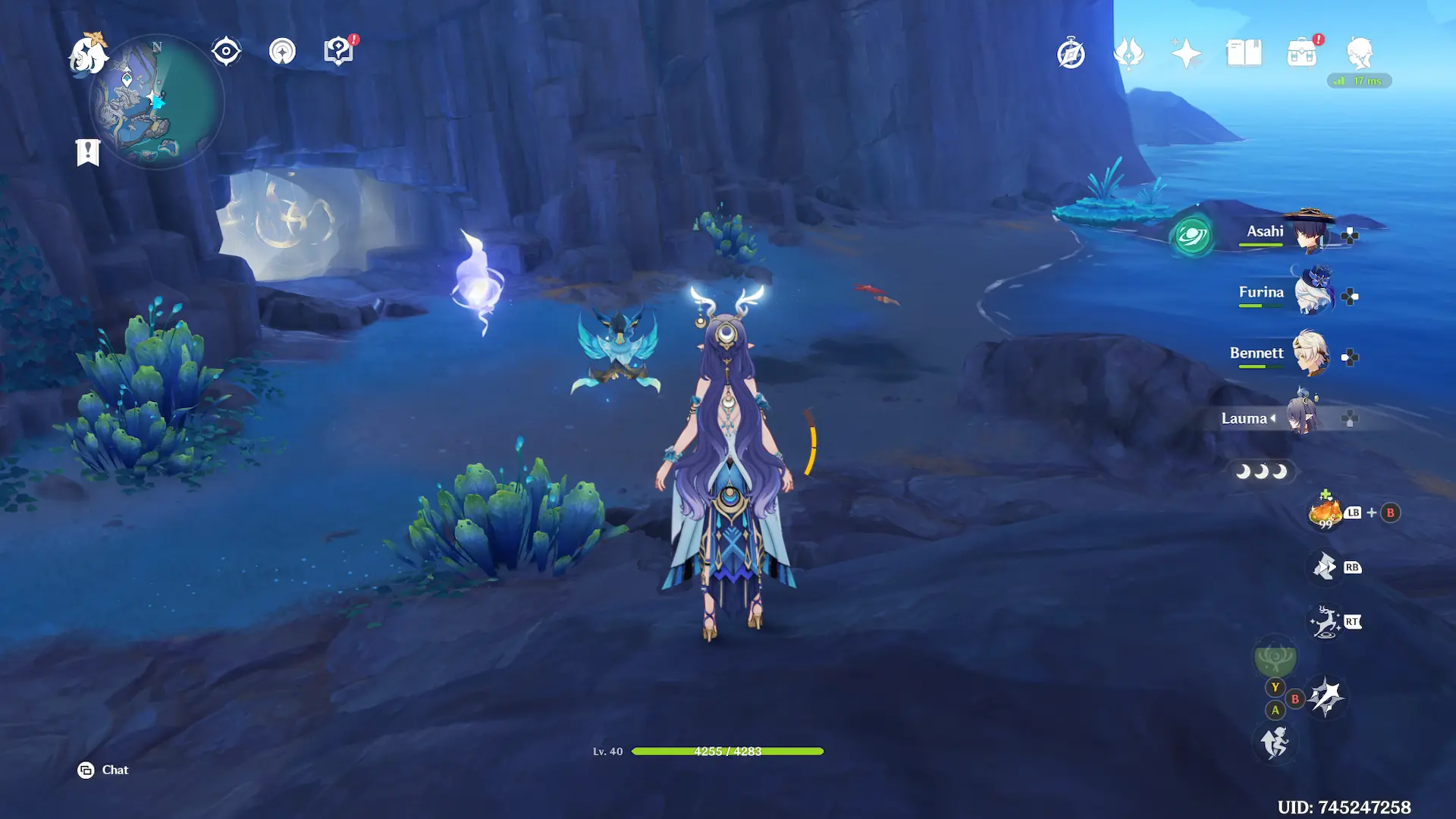Open the Chat box
Image resolution: width=1456 pixels, height=819 pixels.
click(103, 770)
